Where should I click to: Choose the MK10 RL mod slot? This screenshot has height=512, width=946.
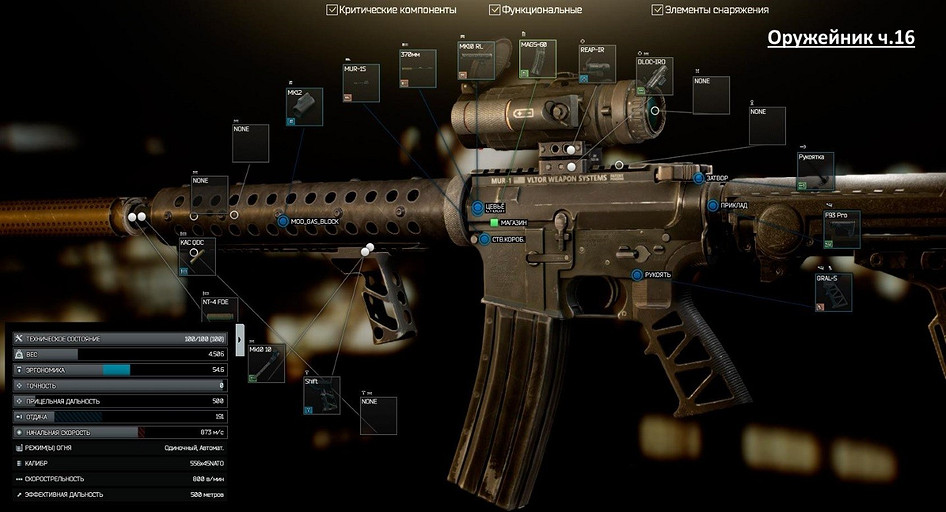coord(477,60)
